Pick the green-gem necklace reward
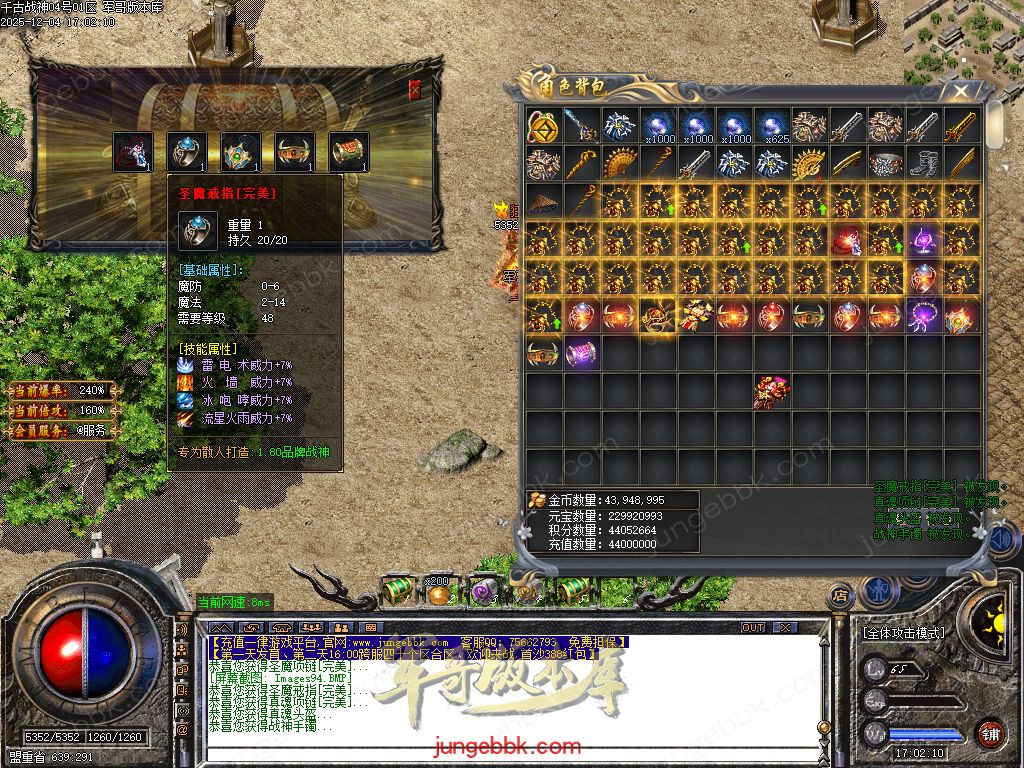This screenshot has height=768, width=1024. point(241,152)
